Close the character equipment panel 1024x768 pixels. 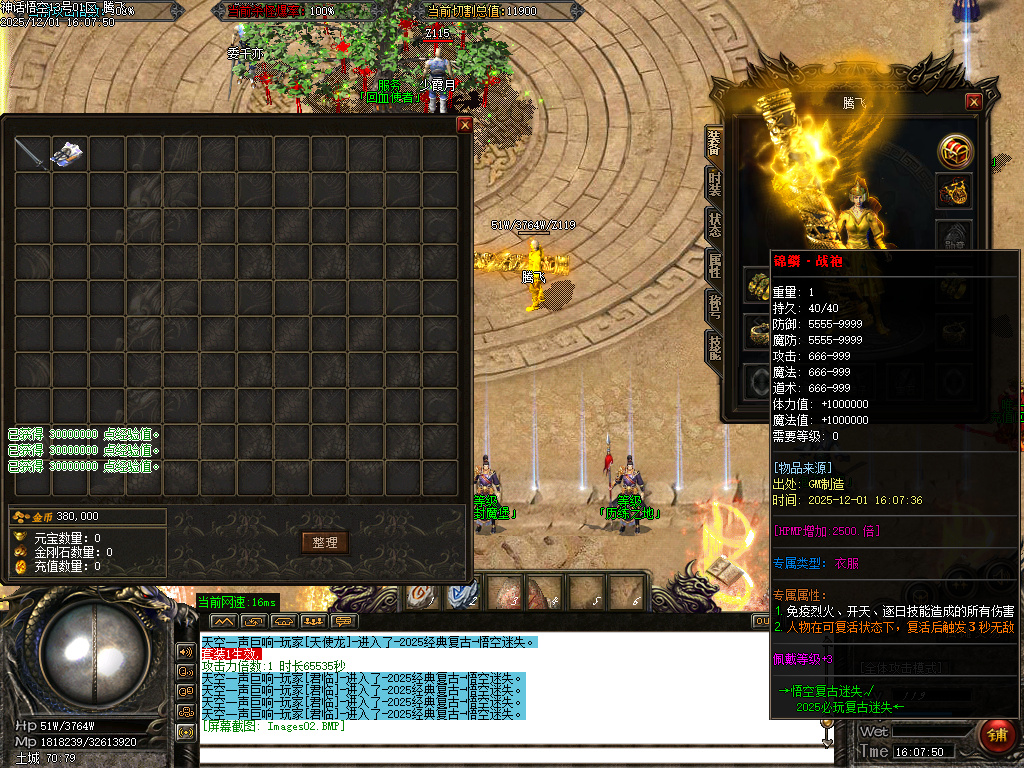(x=974, y=102)
